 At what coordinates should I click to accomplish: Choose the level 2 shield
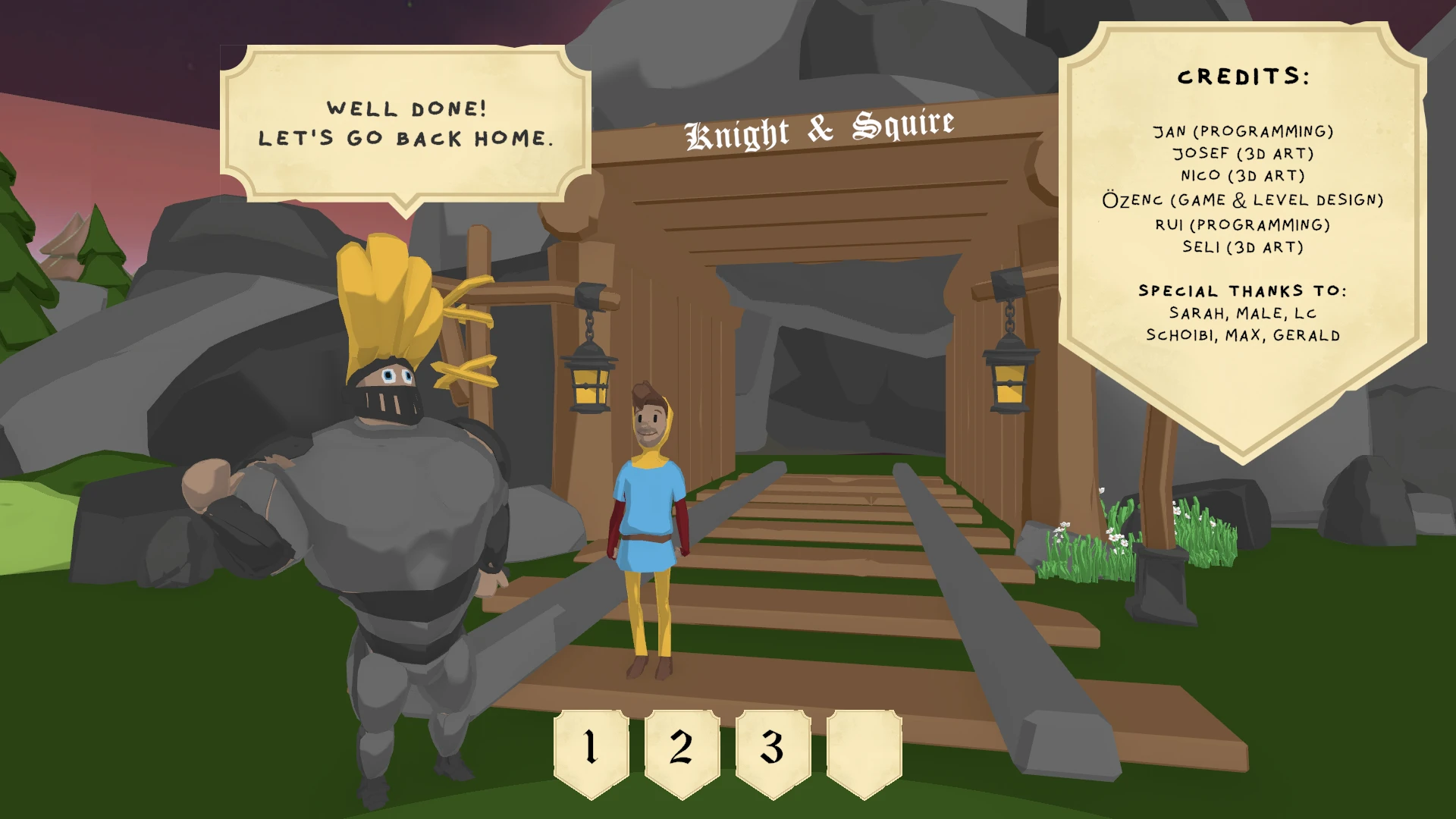coord(682,750)
